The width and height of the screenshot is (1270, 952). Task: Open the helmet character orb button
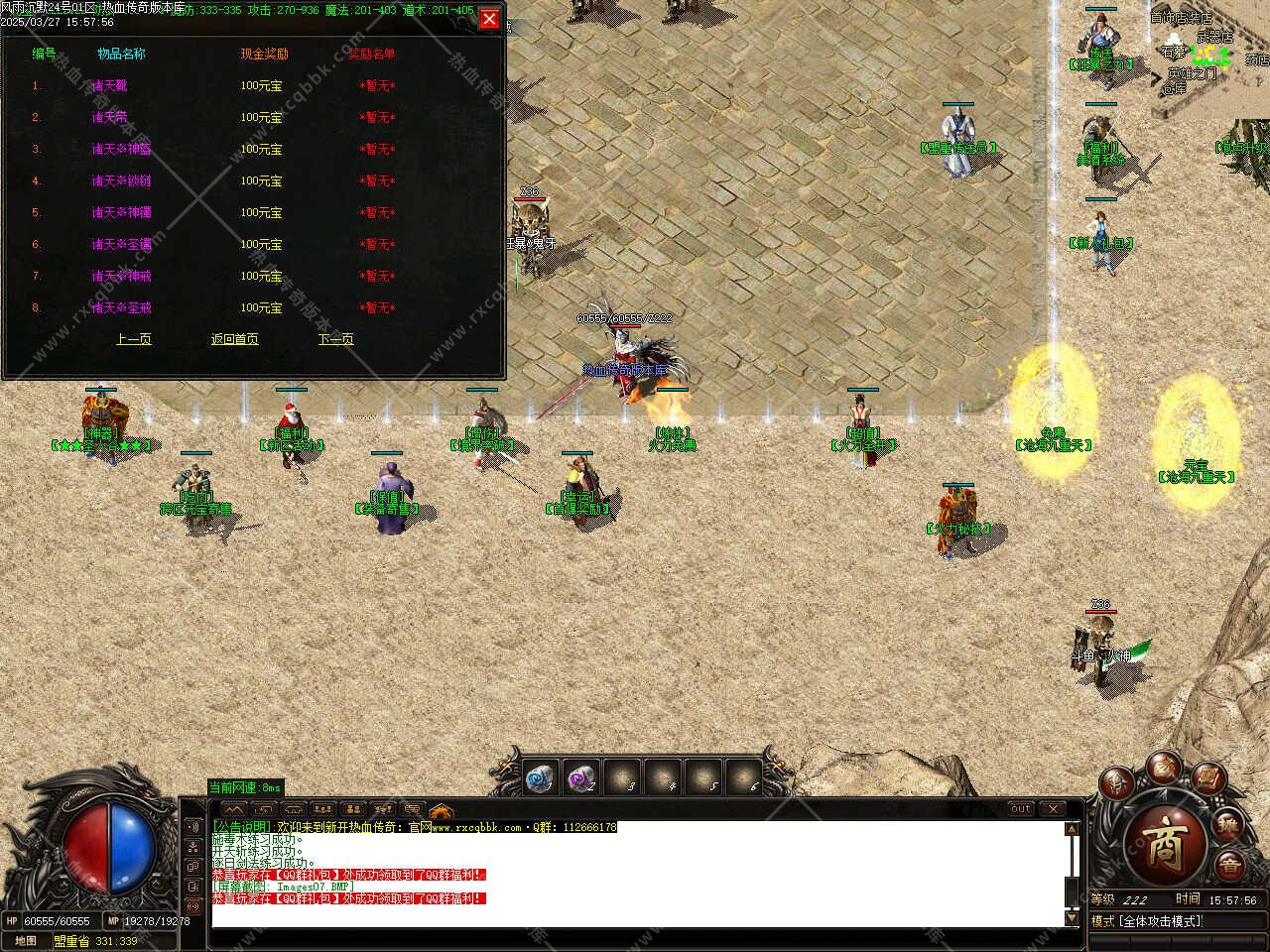pyautogui.click(x=1116, y=784)
